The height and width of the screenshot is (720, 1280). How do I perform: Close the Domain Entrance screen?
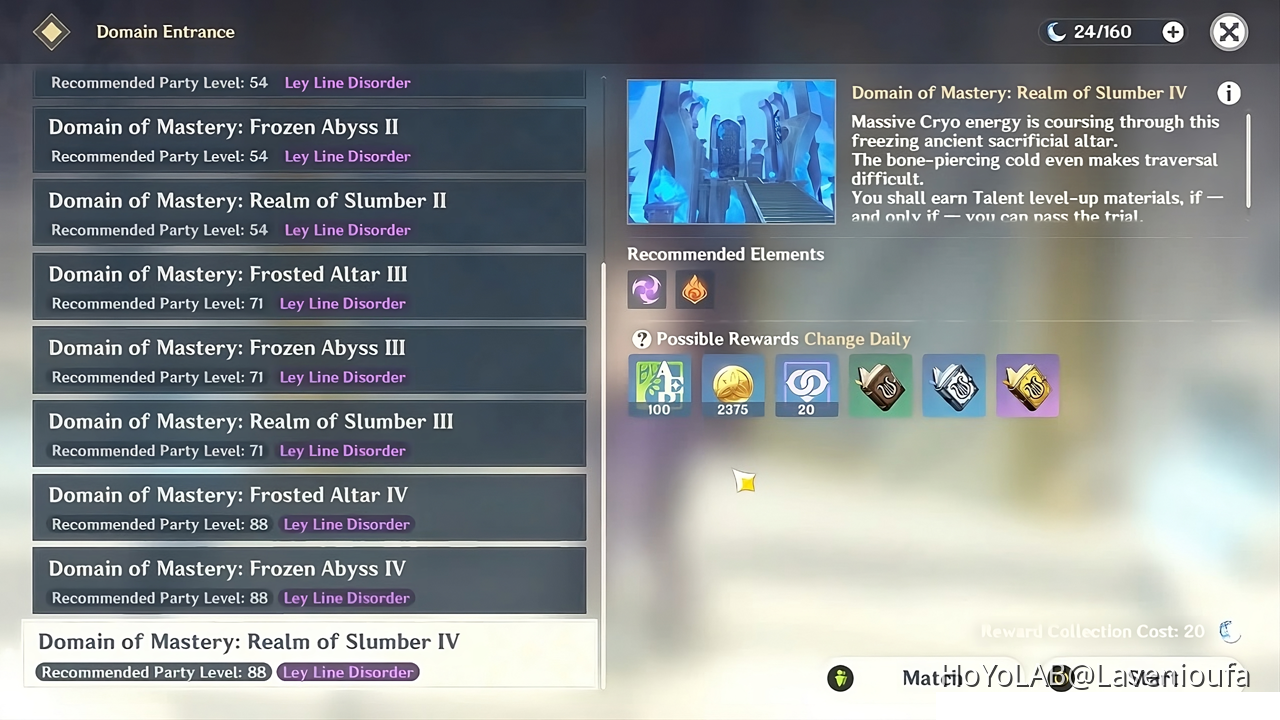1229,31
